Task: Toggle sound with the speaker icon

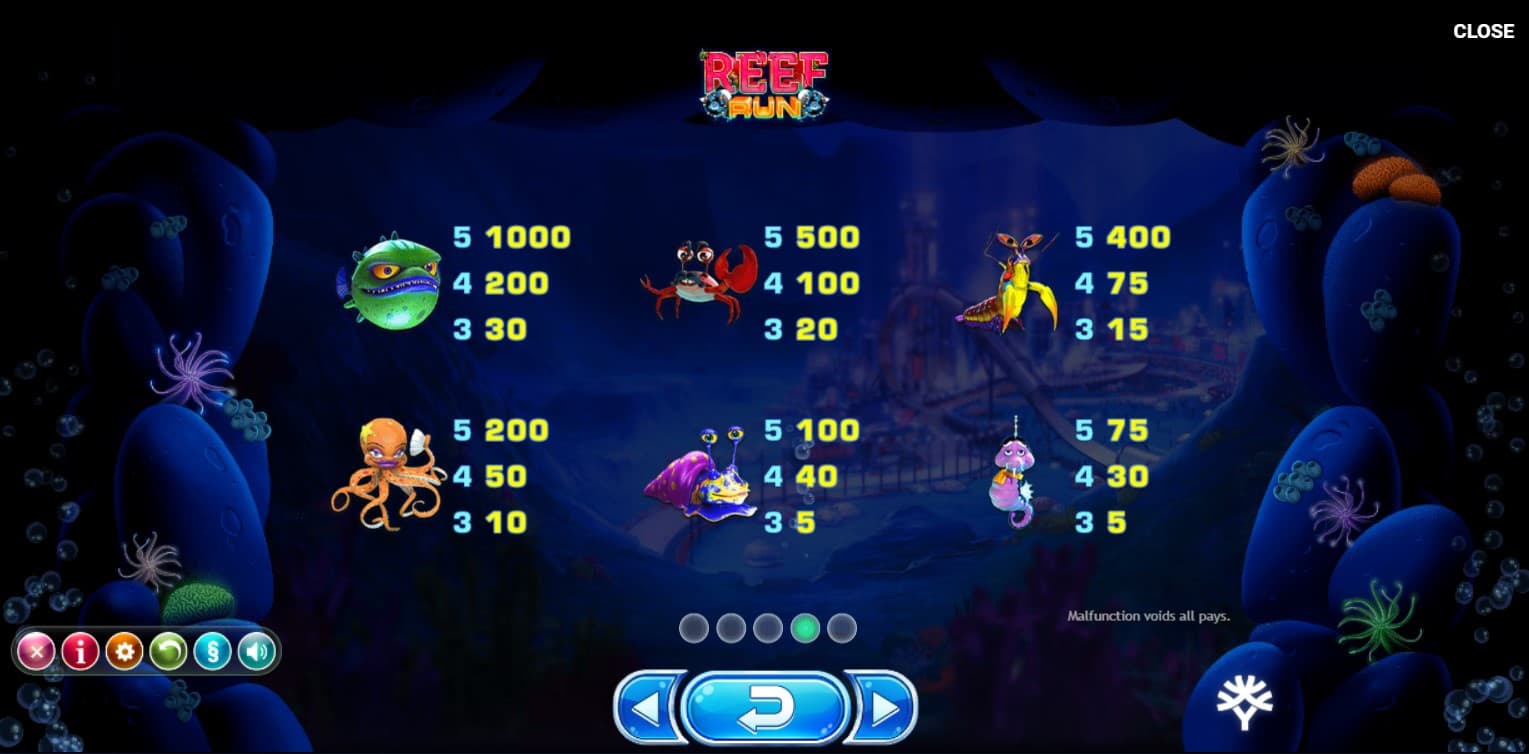Action: (256, 653)
